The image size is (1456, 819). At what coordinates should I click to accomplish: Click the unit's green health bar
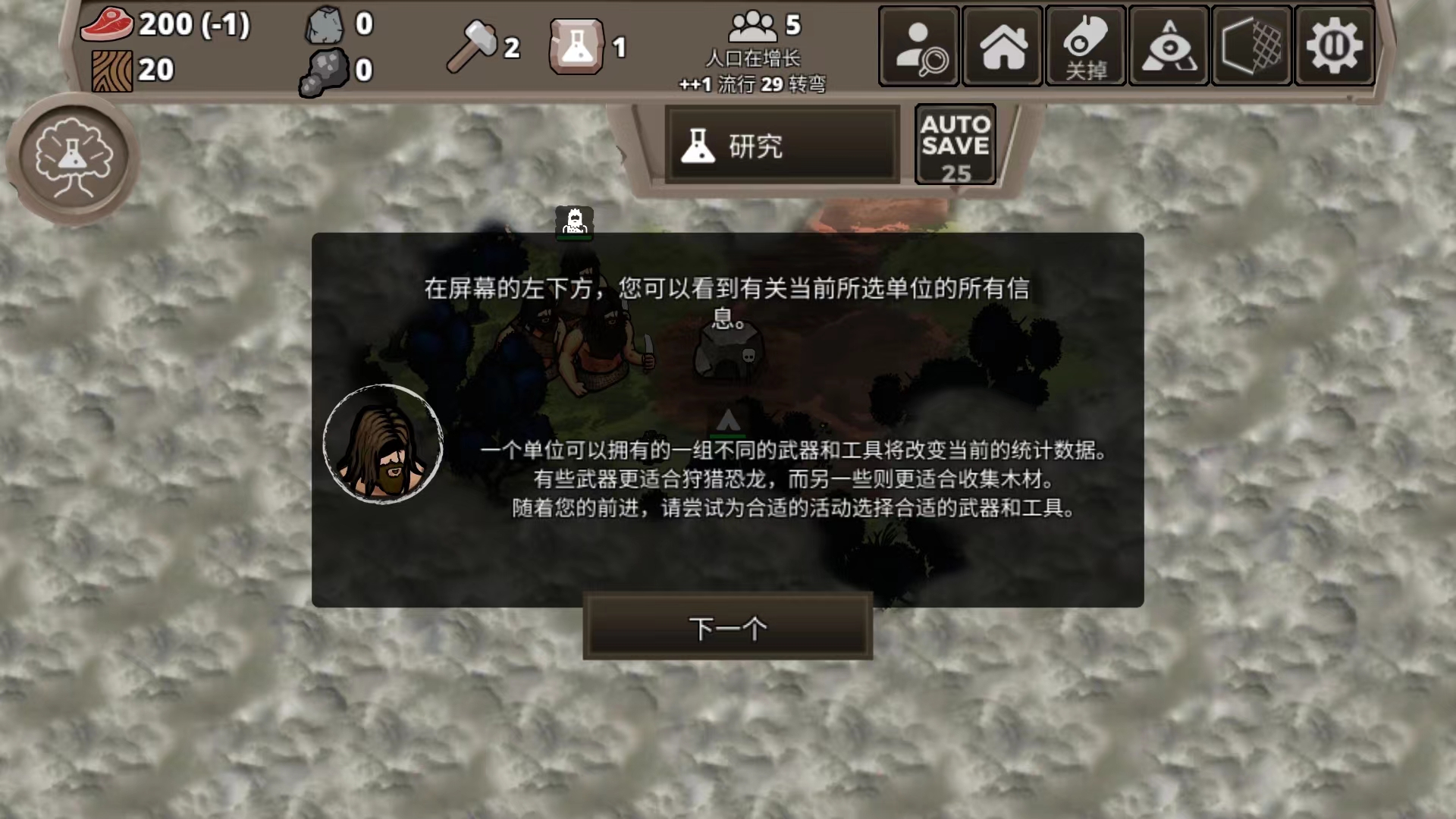pos(574,236)
